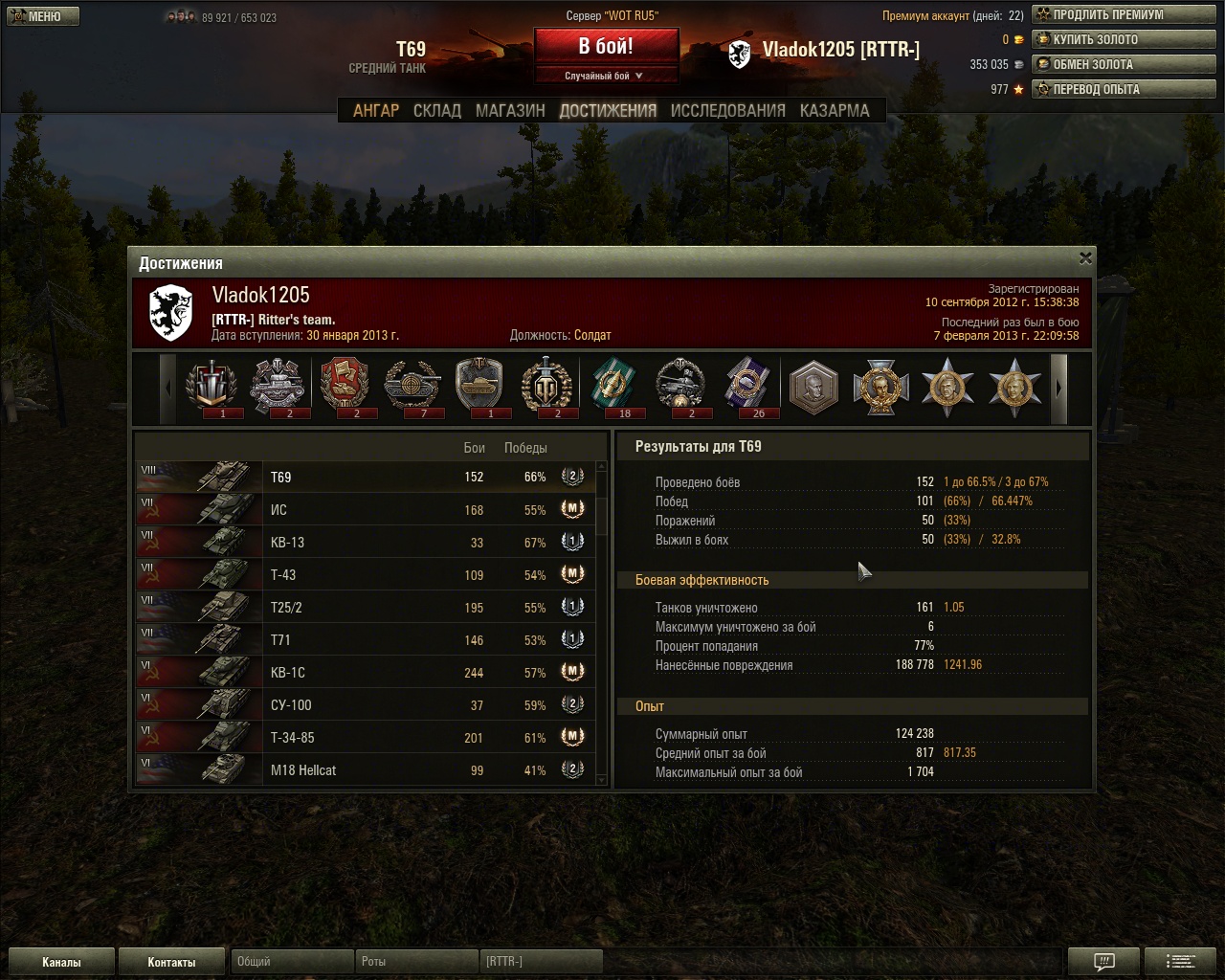Viewport: 1225px width, 980px height.
Task: Open the Контакты list
Action: (x=171, y=962)
